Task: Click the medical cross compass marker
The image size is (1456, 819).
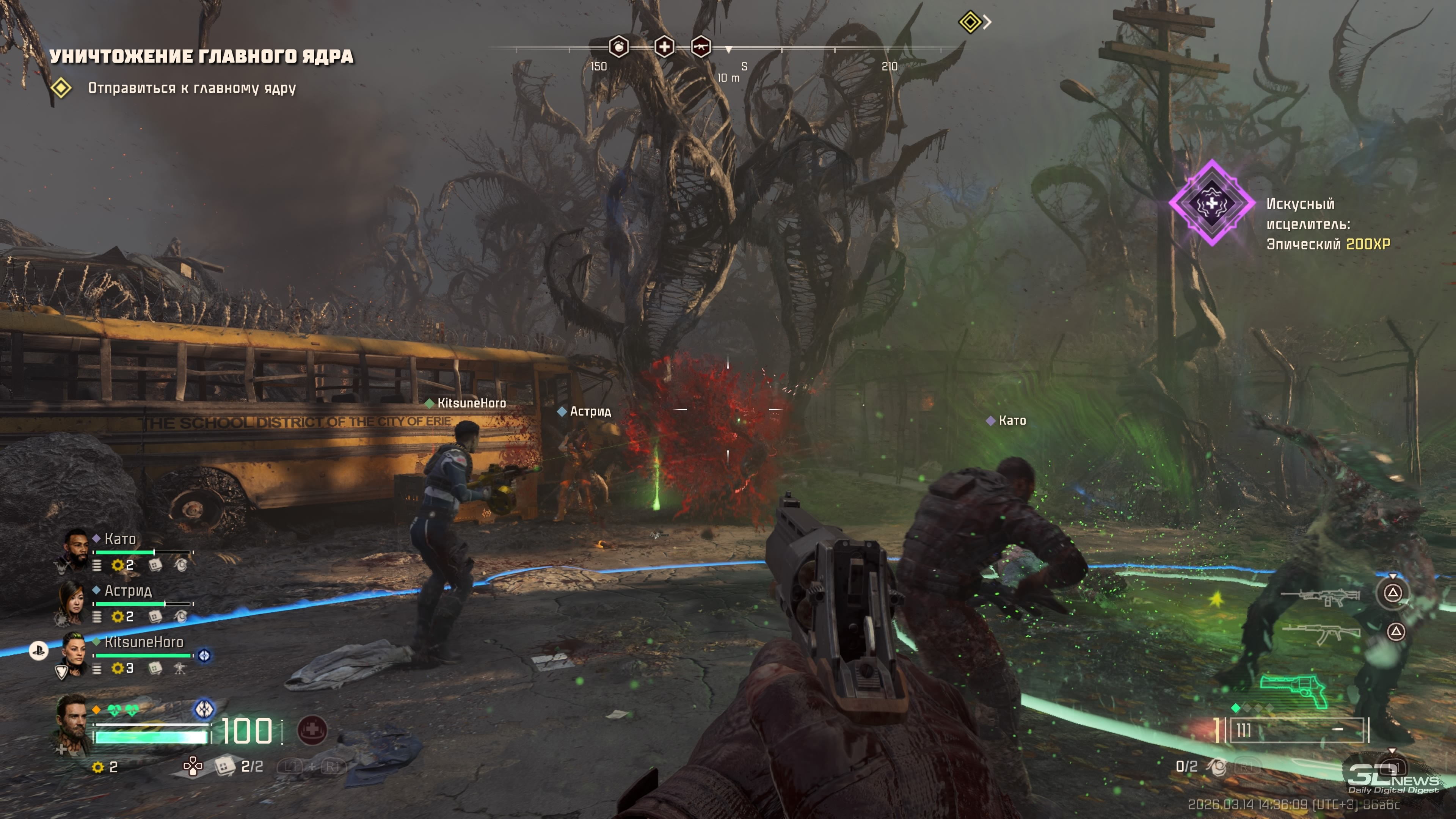Action: point(664,46)
